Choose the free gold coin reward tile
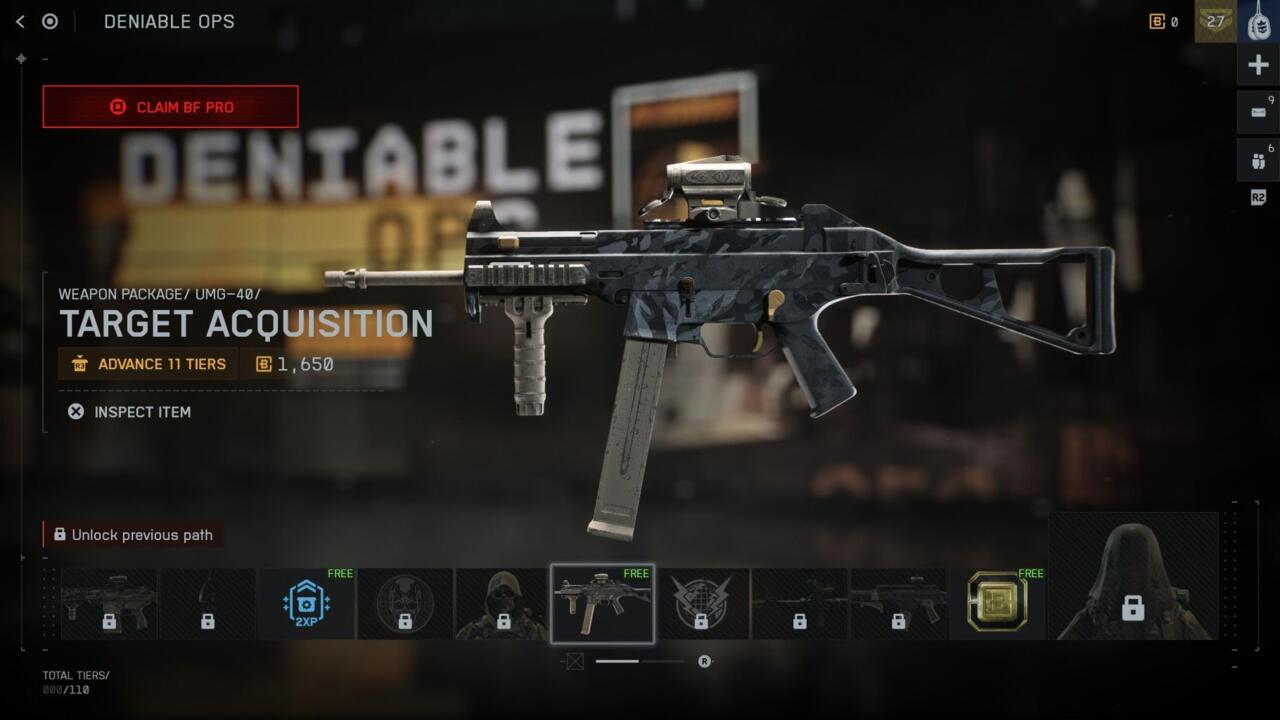 click(997, 604)
